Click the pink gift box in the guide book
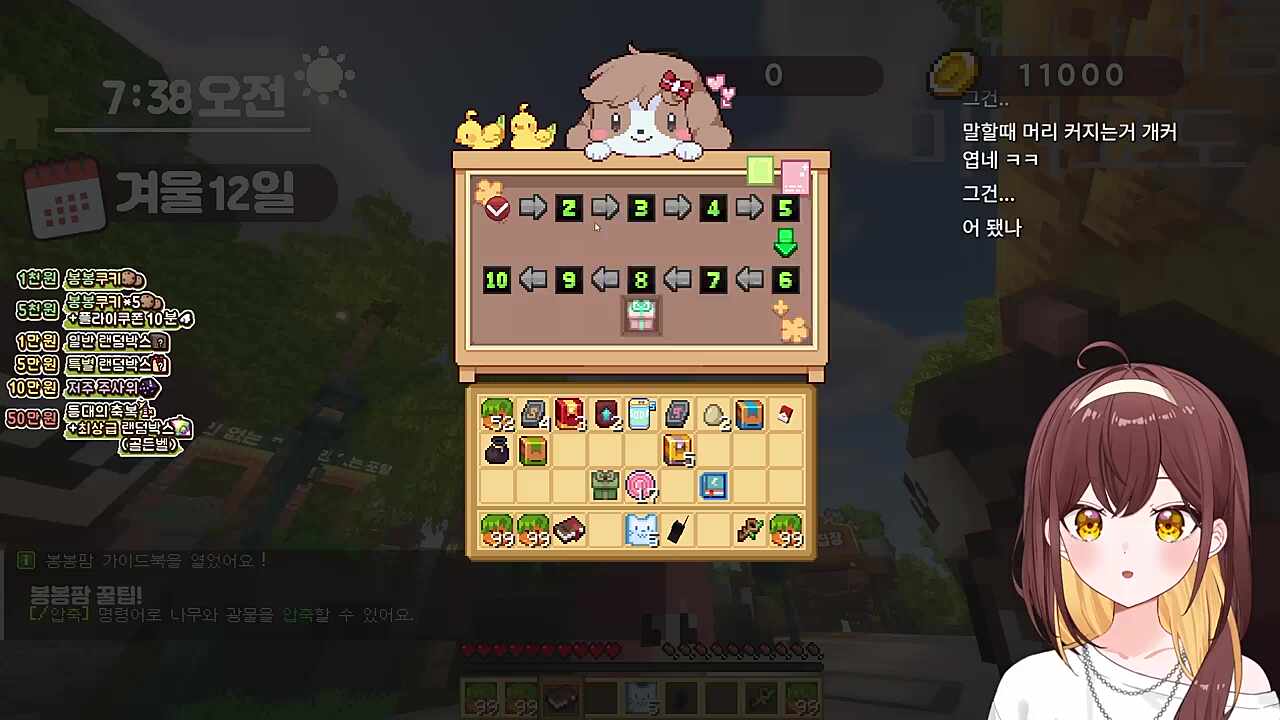The image size is (1280, 720). [x=641, y=315]
